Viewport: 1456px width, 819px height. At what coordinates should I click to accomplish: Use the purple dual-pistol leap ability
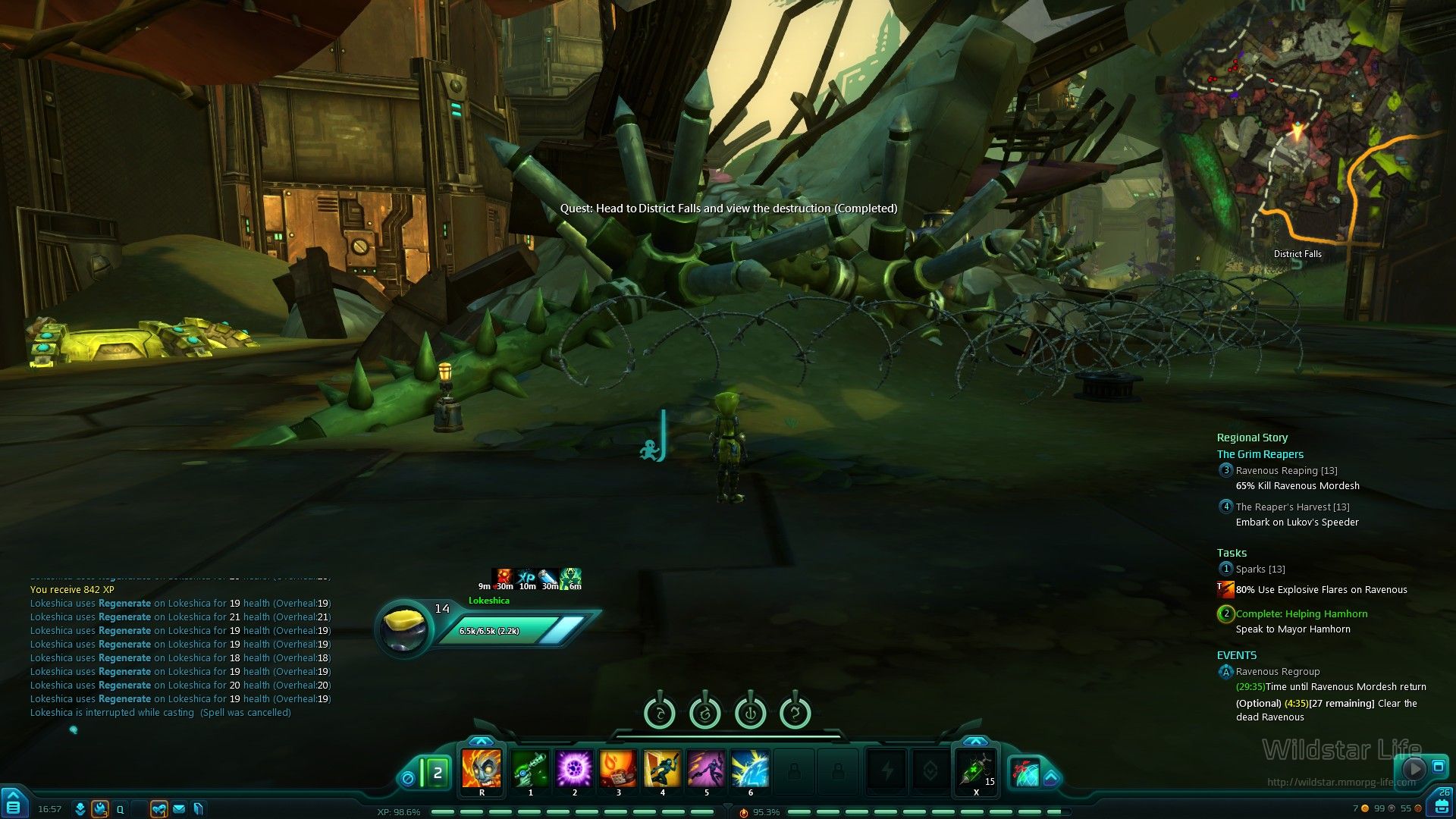pos(706,769)
